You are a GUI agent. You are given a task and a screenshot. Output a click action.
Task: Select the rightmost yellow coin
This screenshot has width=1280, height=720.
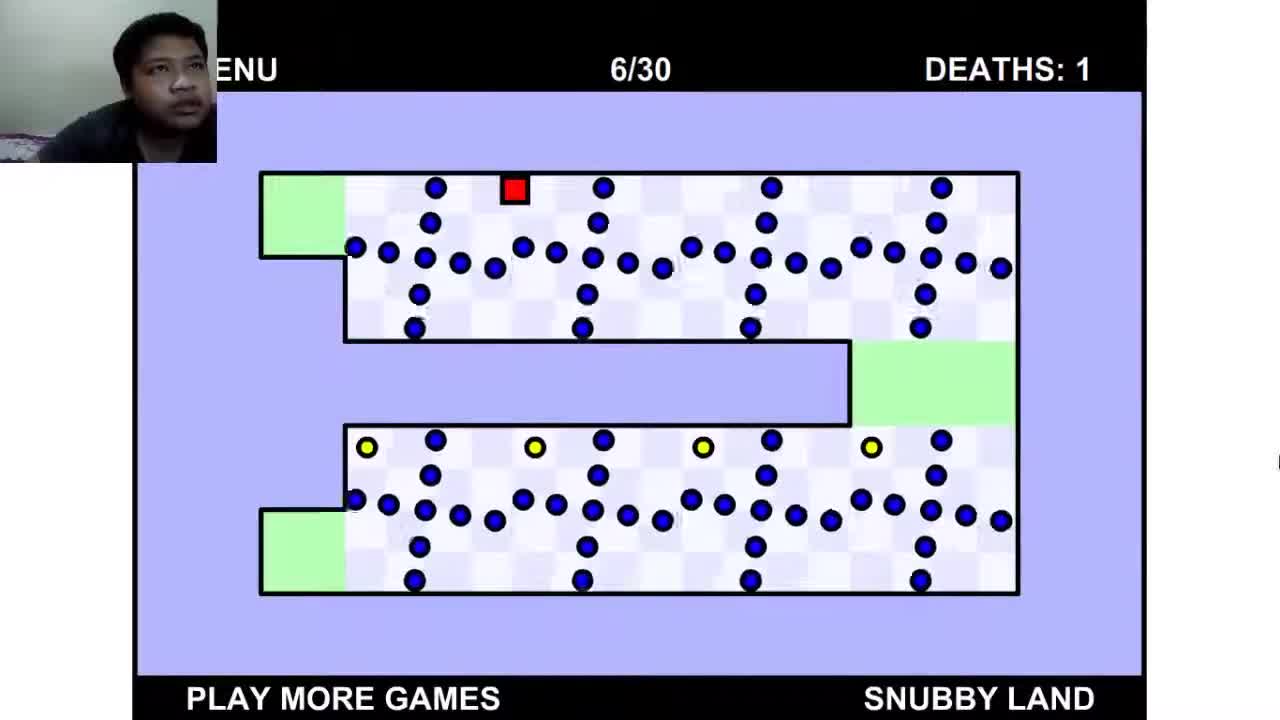871,448
